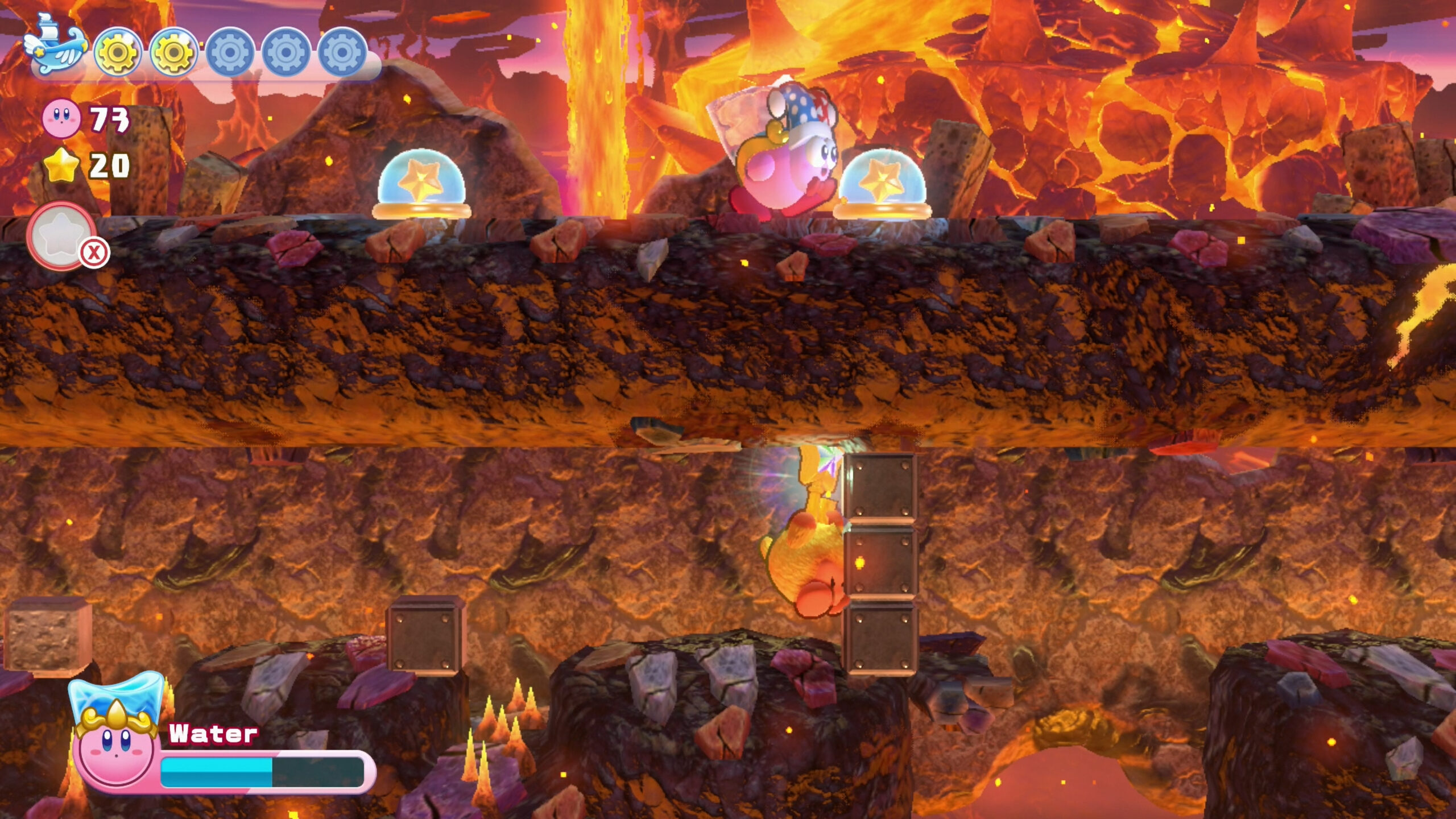The image size is (1456, 819).
Task: Click the last empty gear slot
Action: [341, 52]
